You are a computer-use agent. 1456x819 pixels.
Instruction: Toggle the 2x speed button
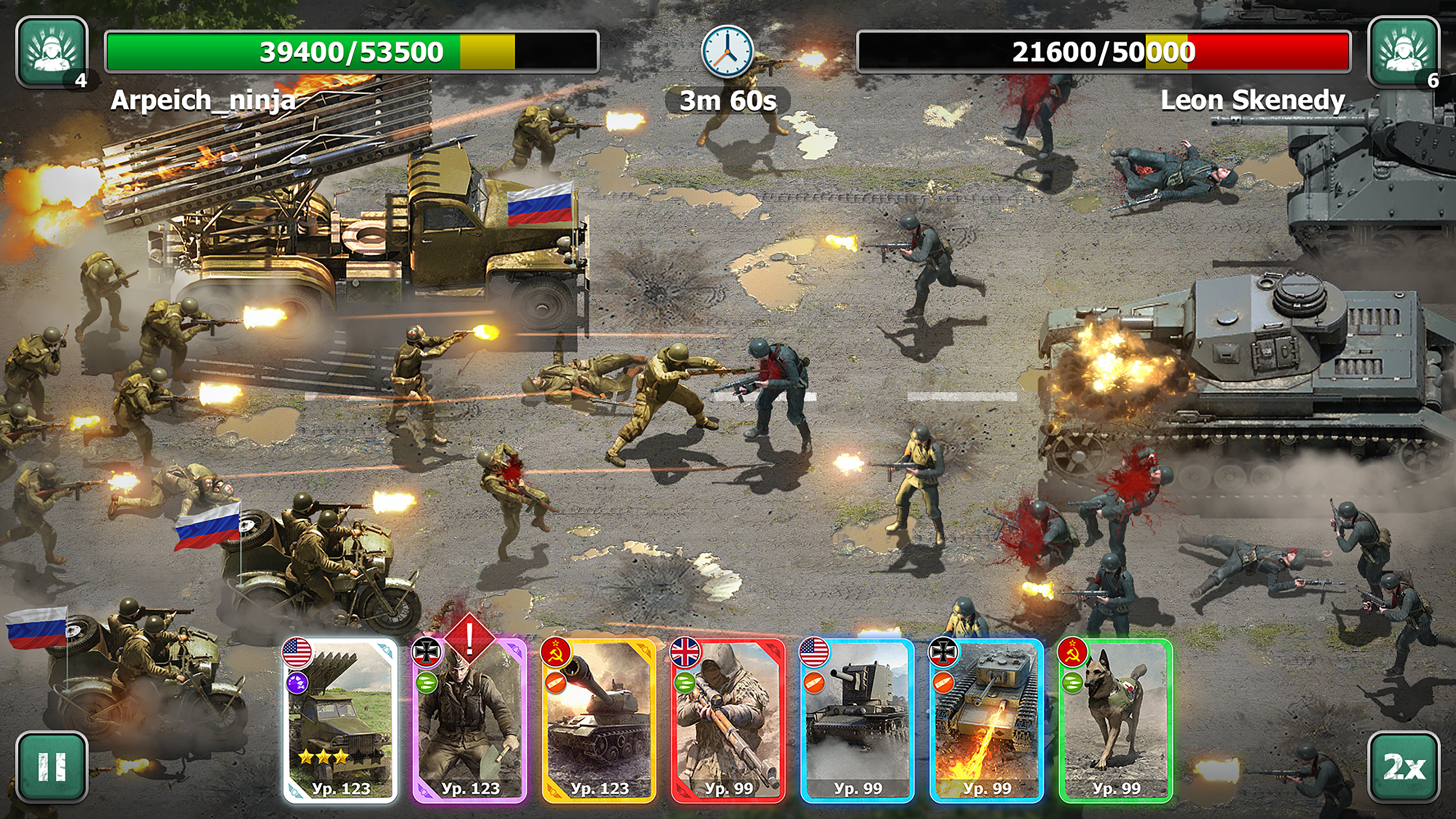[x=1403, y=766]
